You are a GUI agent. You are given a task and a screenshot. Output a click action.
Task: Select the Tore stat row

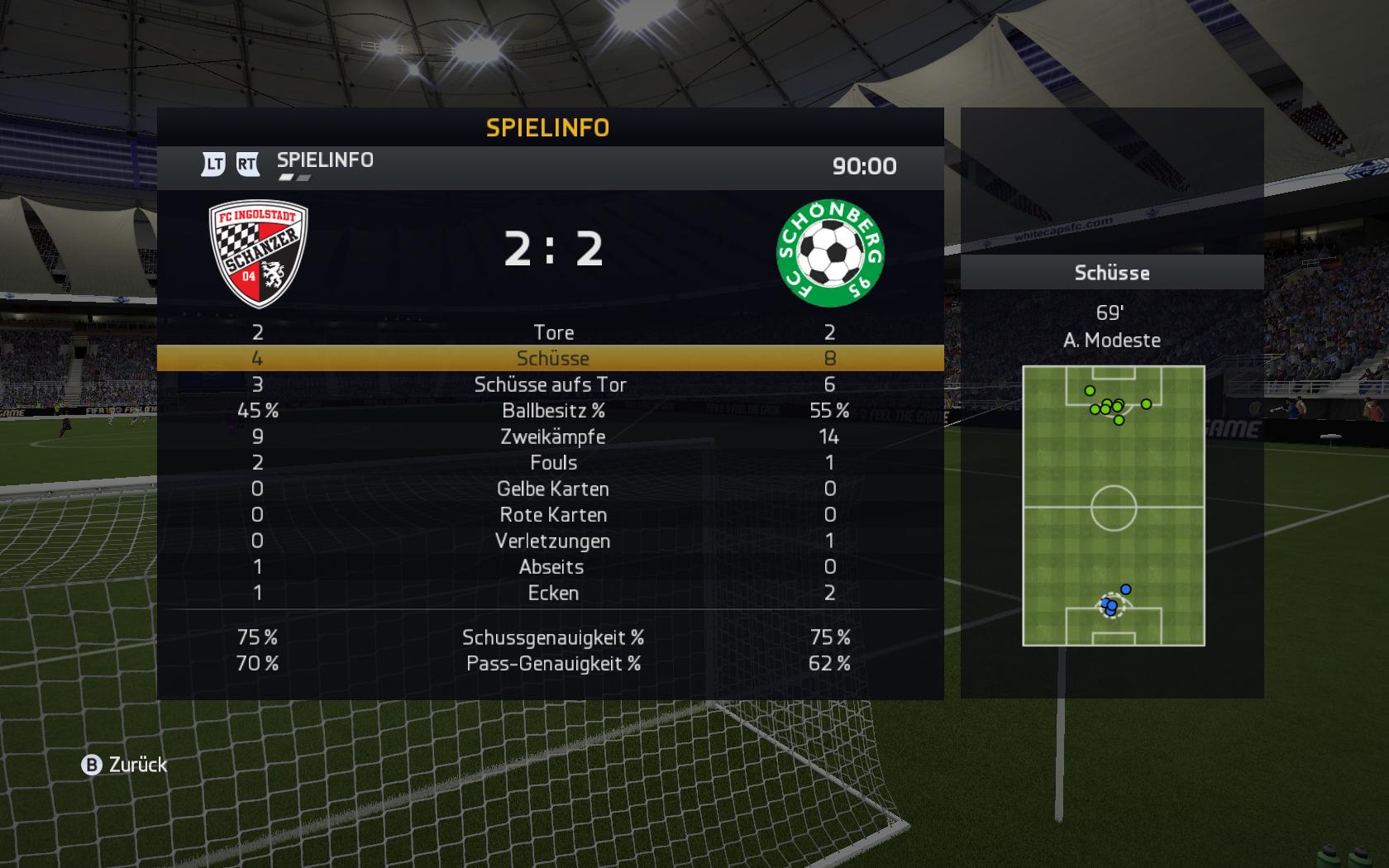(552, 332)
